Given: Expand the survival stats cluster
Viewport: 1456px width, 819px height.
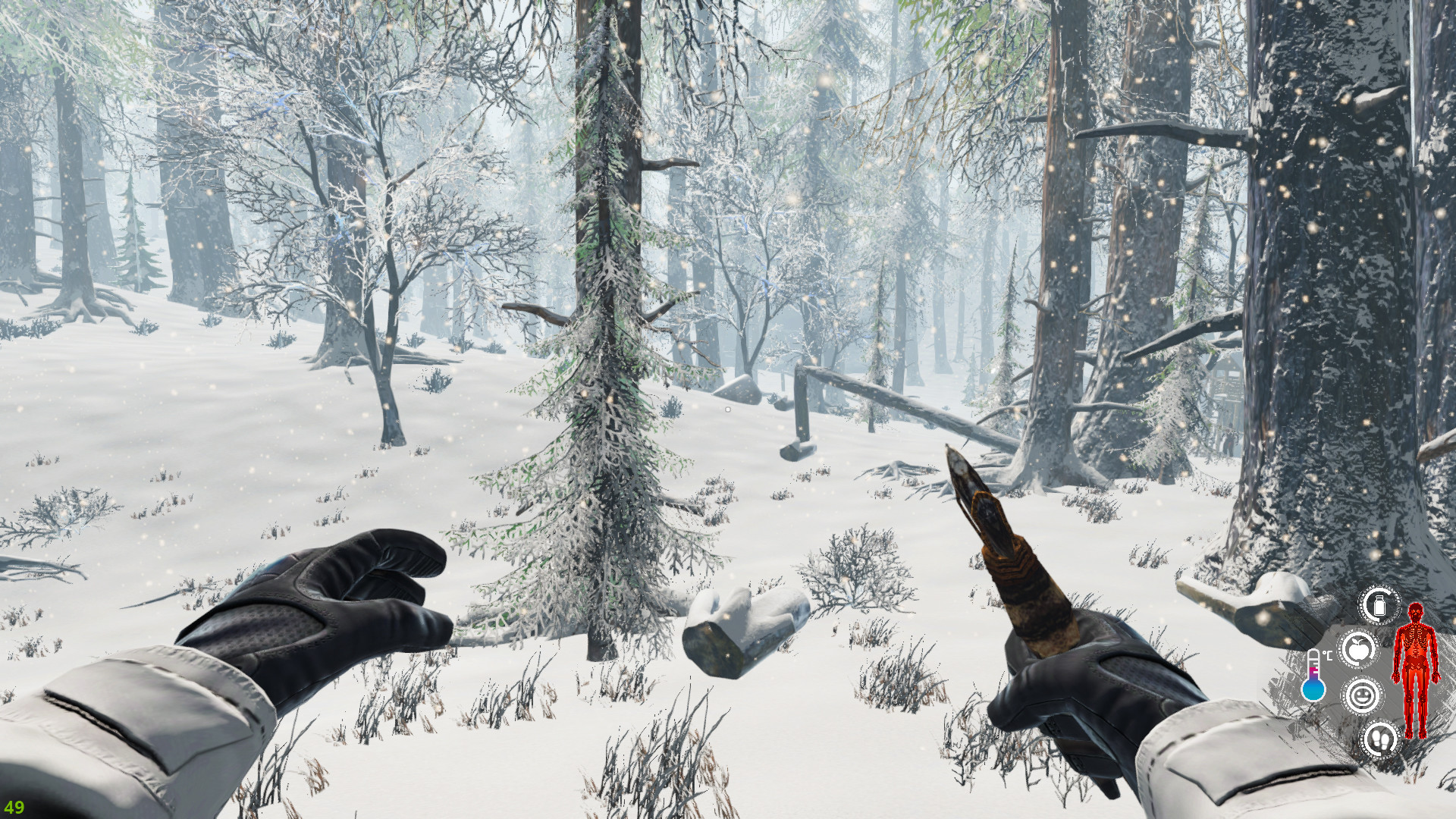Looking at the screenshot, I should (x=1365, y=675).
